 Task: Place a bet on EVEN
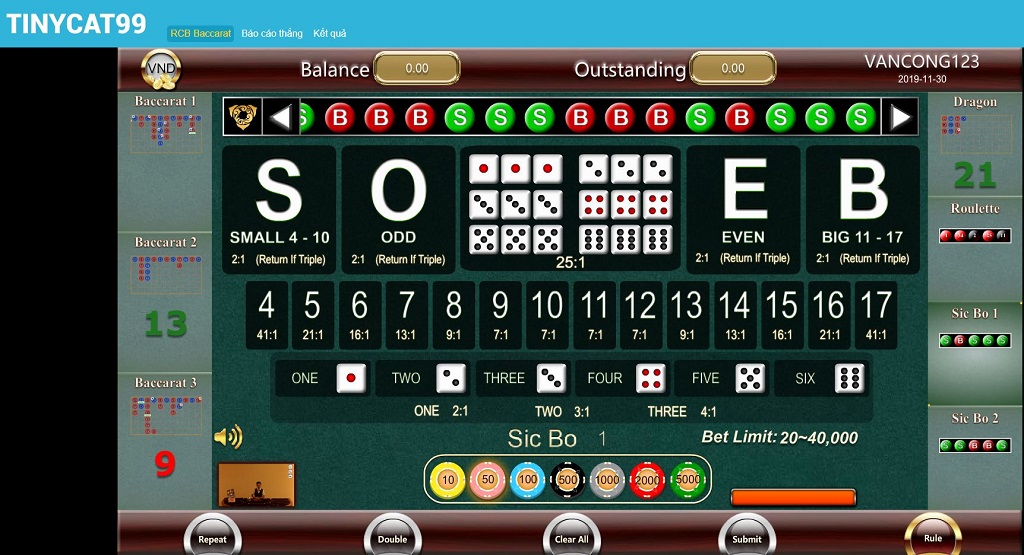(743, 208)
